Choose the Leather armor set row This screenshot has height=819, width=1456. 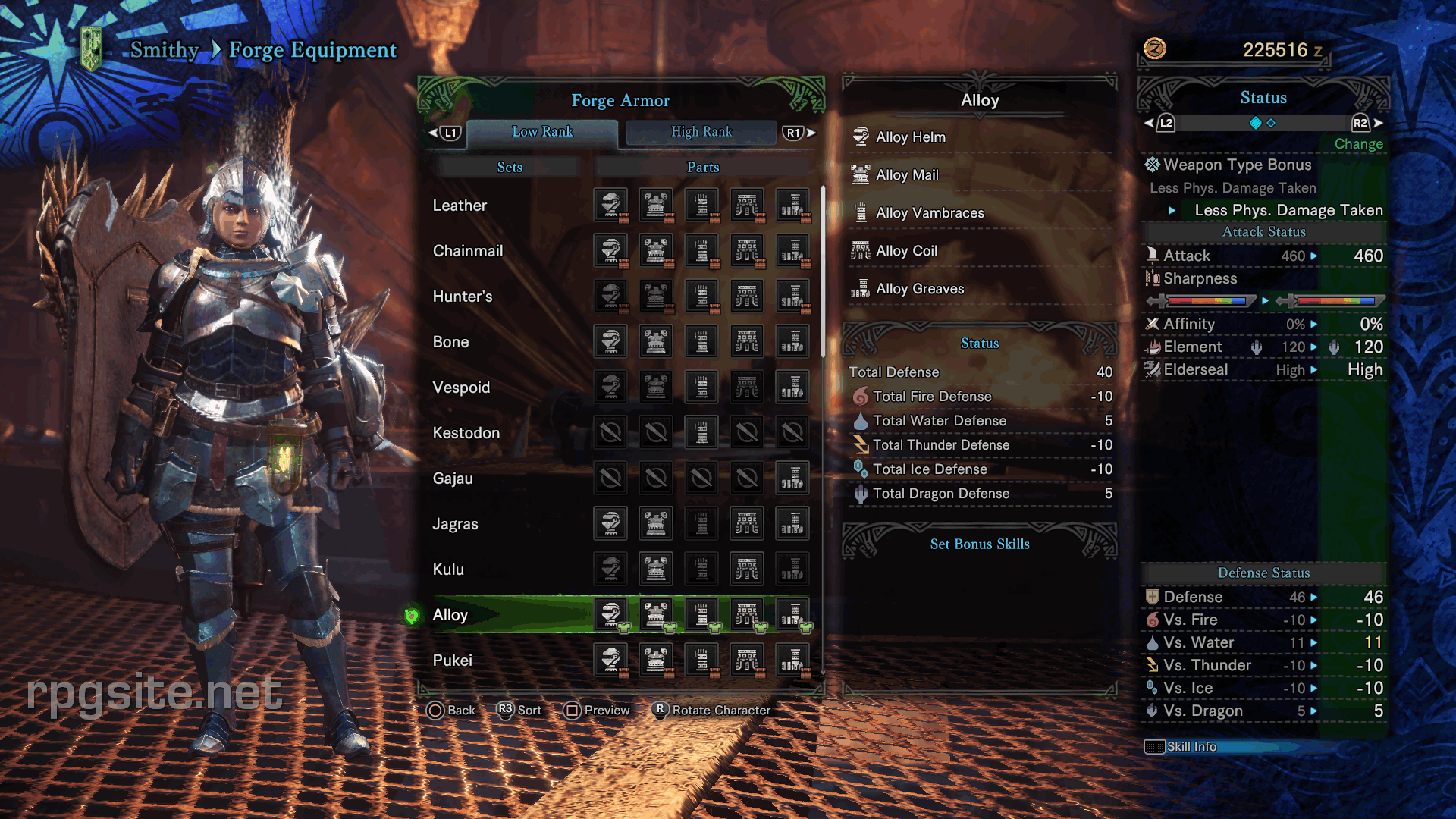click(460, 206)
